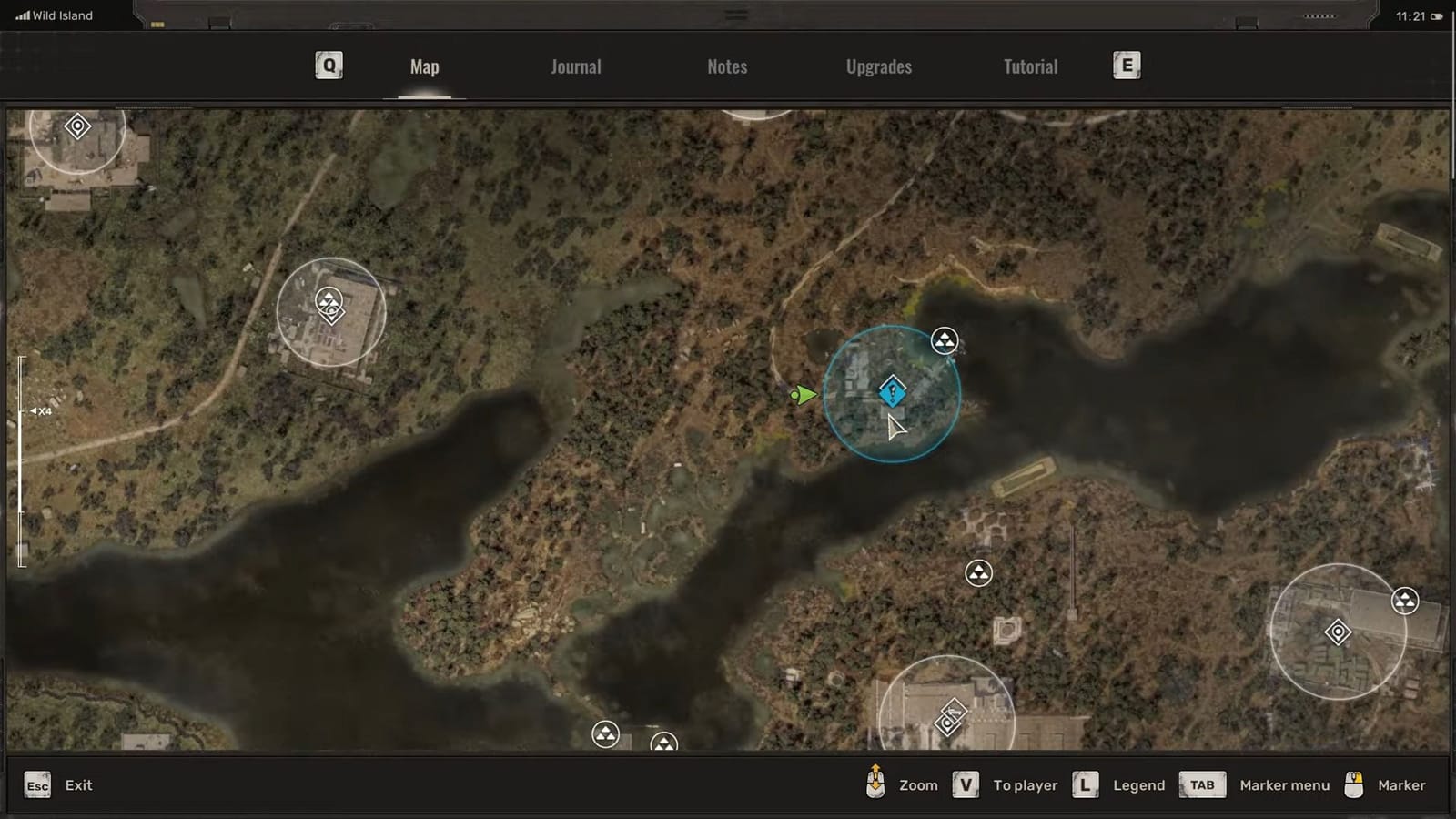
Task: Select the blue active quest marker
Action: pos(892,390)
